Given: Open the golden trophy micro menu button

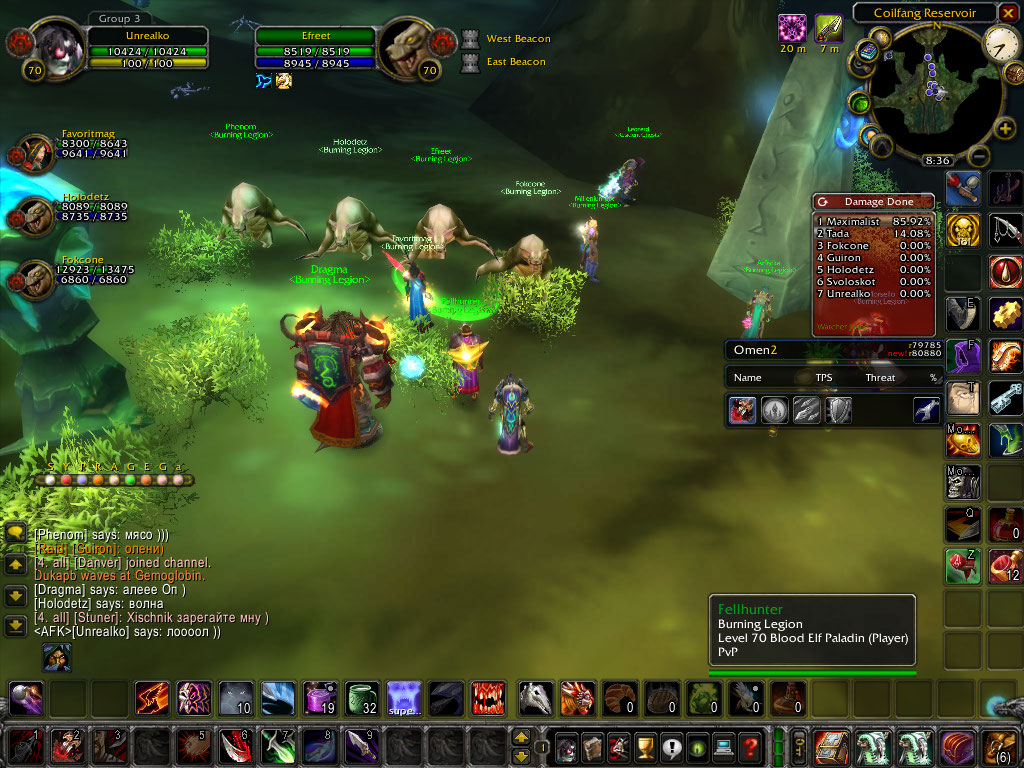Looking at the screenshot, I should (644, 746).
